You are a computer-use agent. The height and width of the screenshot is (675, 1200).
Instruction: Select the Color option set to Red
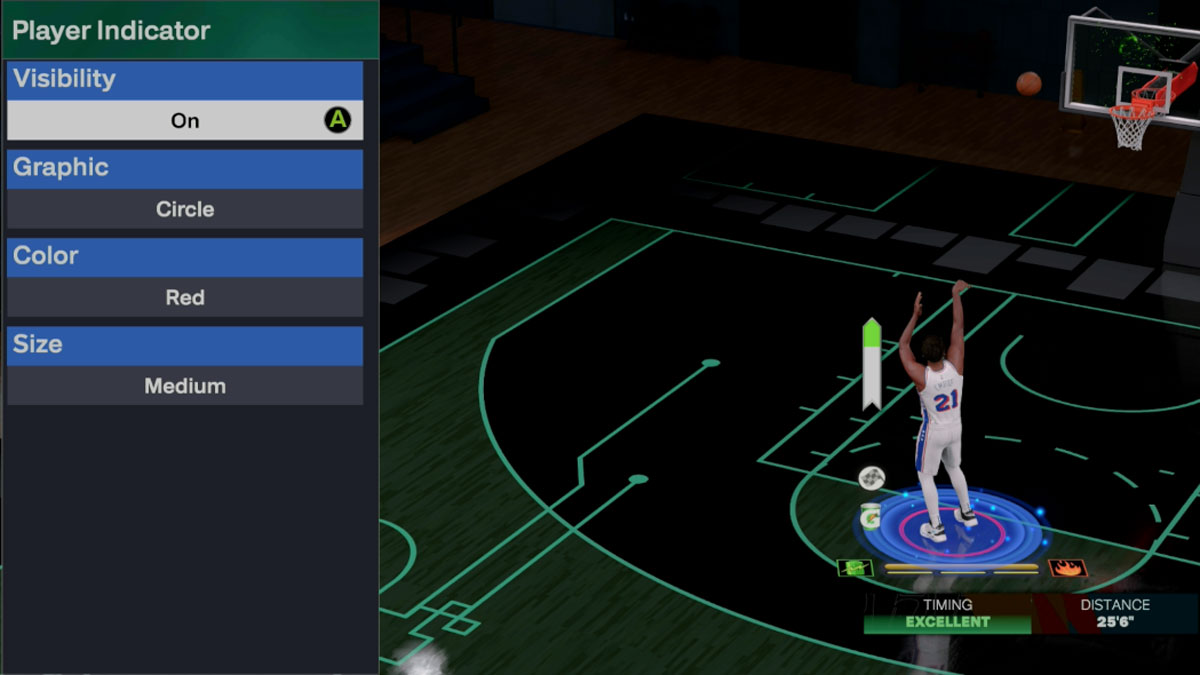(x=185, y=297)
